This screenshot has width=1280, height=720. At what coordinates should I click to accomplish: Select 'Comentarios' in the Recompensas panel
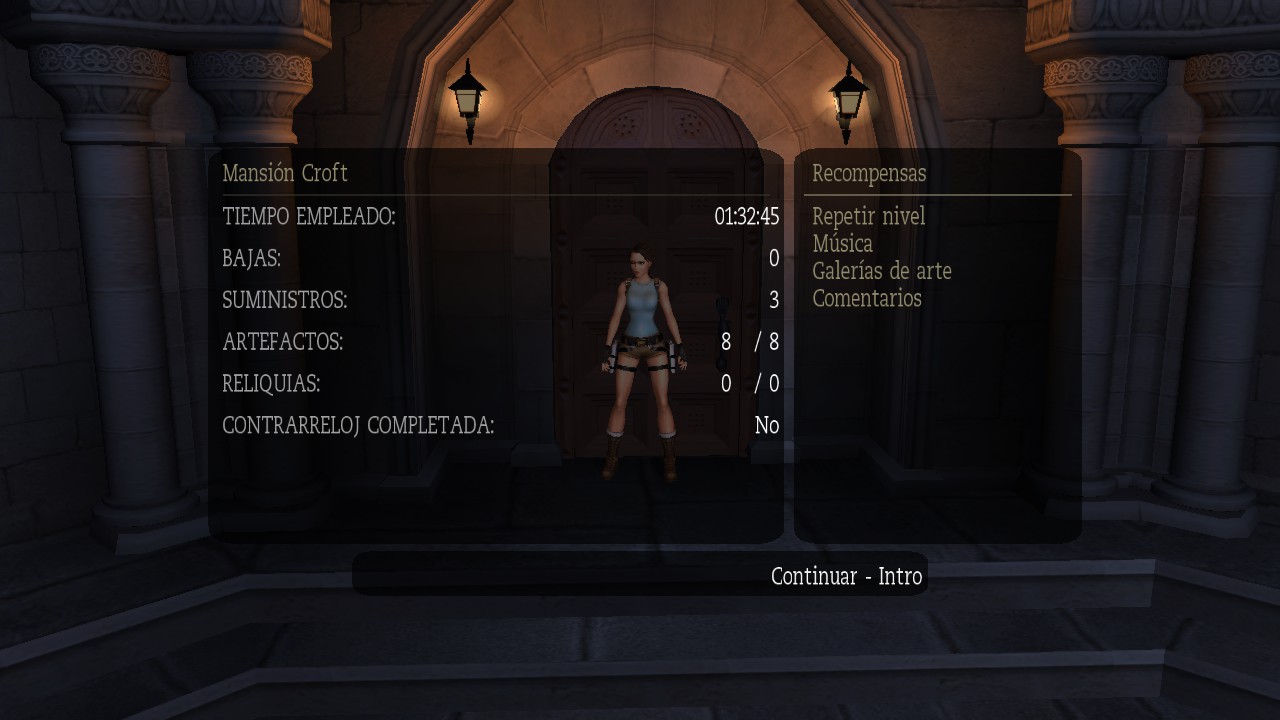[866, 298]
